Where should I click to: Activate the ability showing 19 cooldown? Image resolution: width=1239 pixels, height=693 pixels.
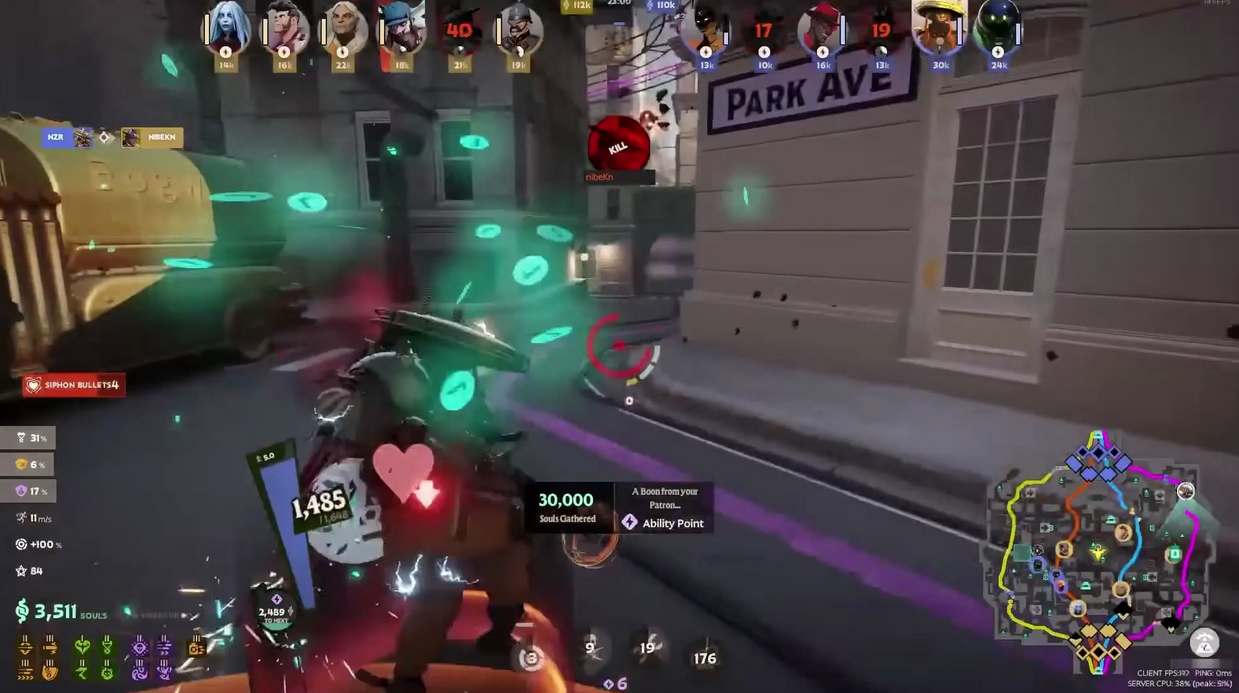coord(648,648)
